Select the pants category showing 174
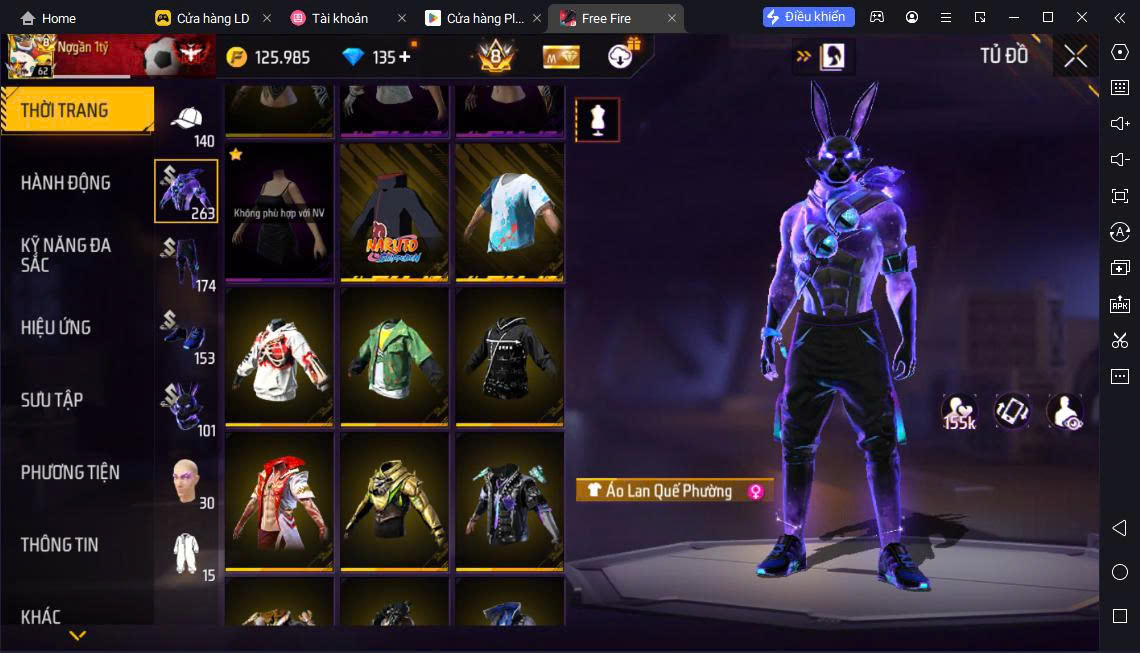The image size is (1140, 653). click(187, 263)
